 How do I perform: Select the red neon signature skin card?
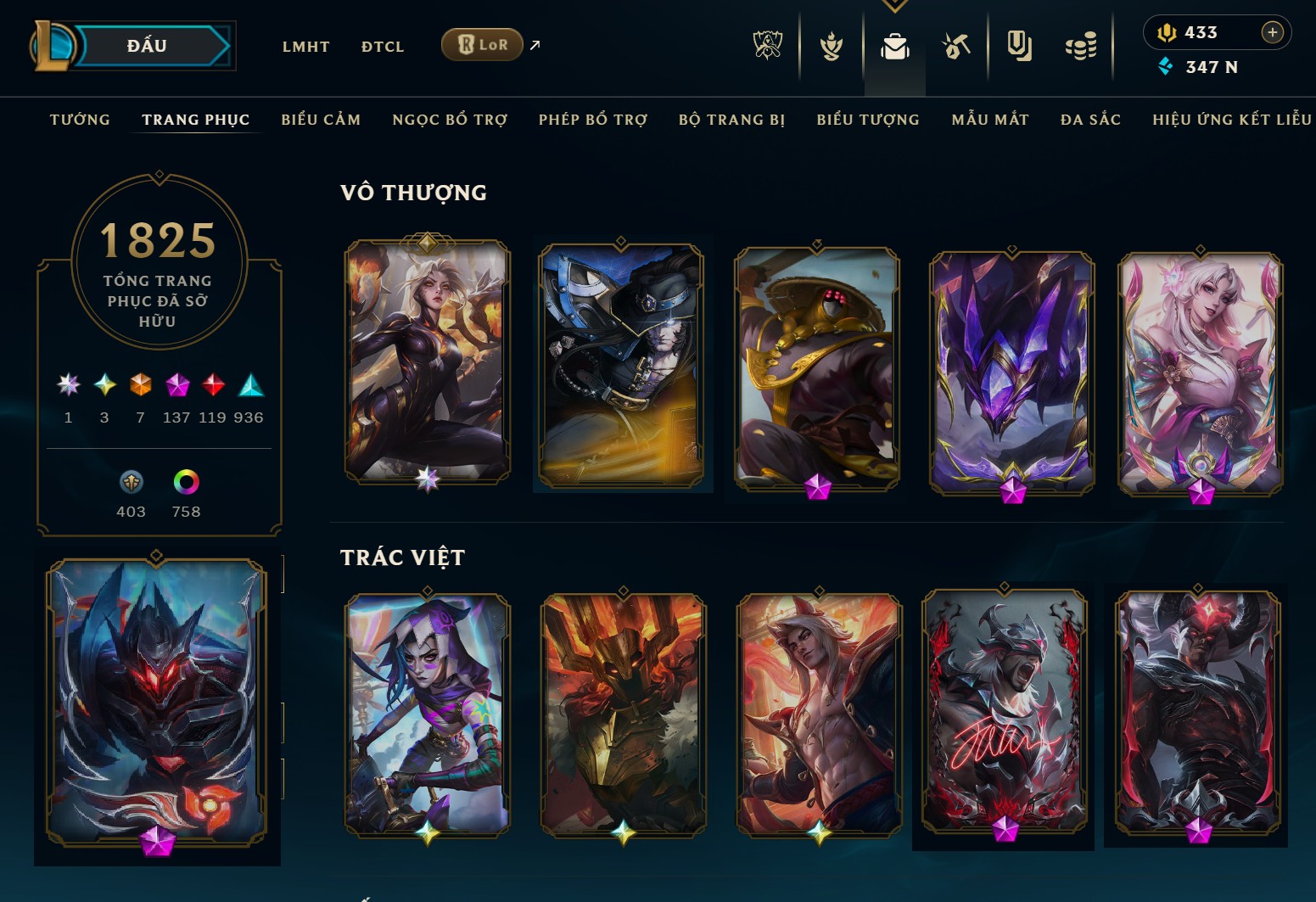pos(1004,713)
